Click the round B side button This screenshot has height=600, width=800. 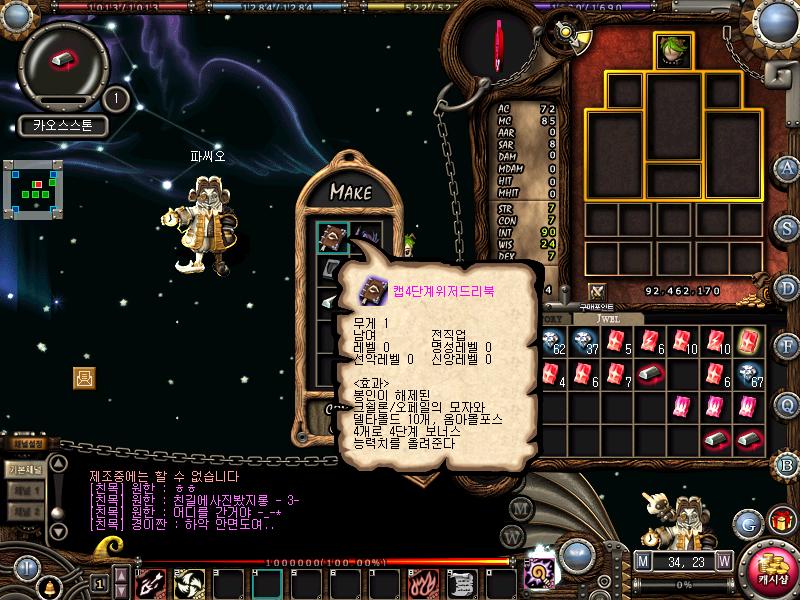click(788, 464)
